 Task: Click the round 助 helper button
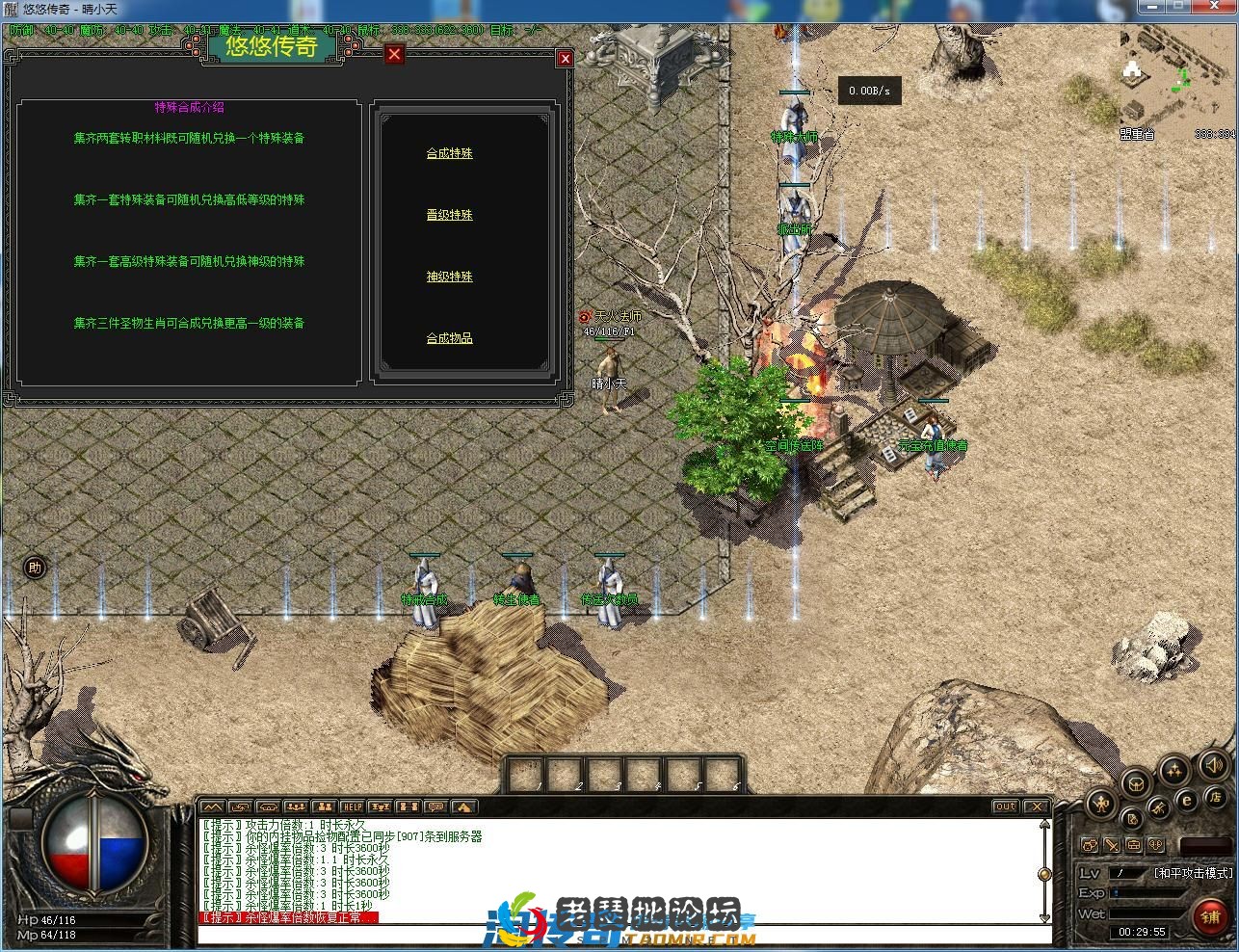click(x=35, y=568)
